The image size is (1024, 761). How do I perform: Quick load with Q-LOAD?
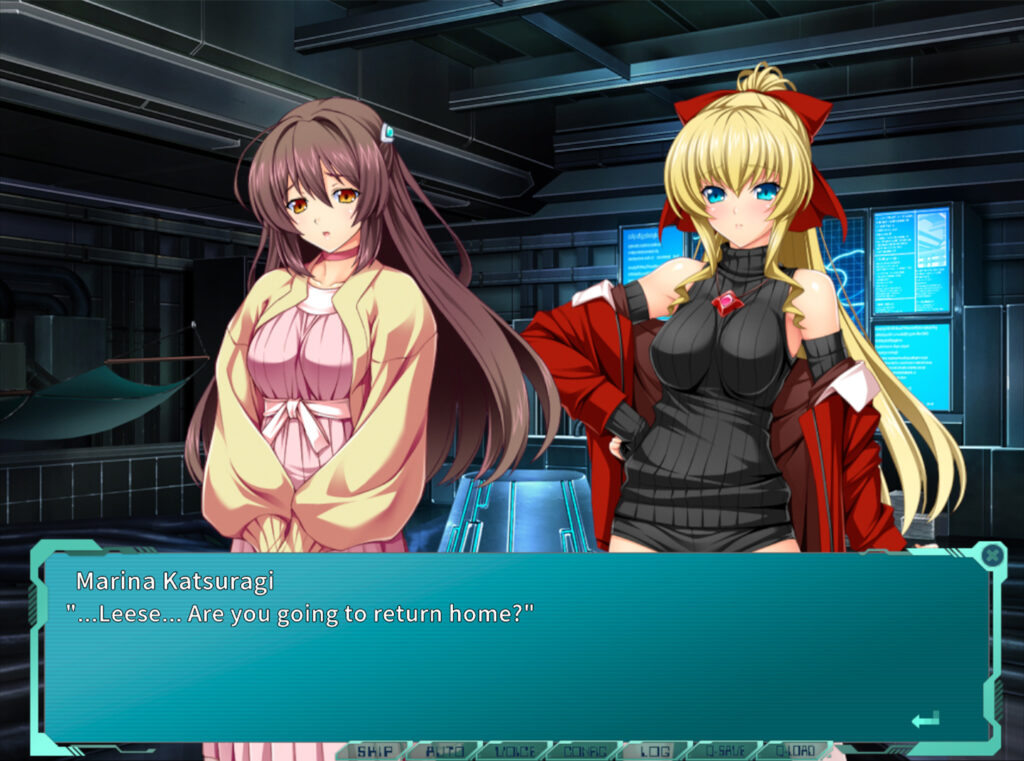click(797, 751)
